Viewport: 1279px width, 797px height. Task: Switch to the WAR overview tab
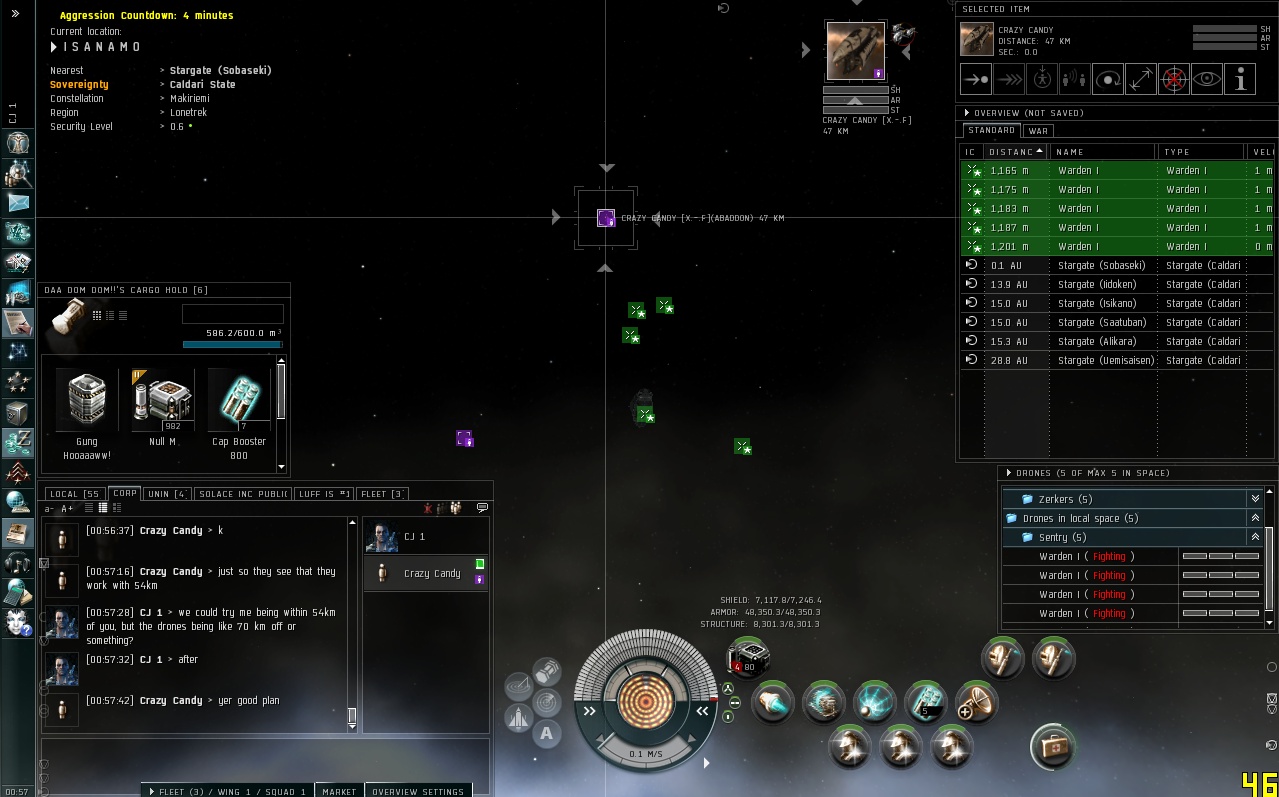pos(1038,131)
